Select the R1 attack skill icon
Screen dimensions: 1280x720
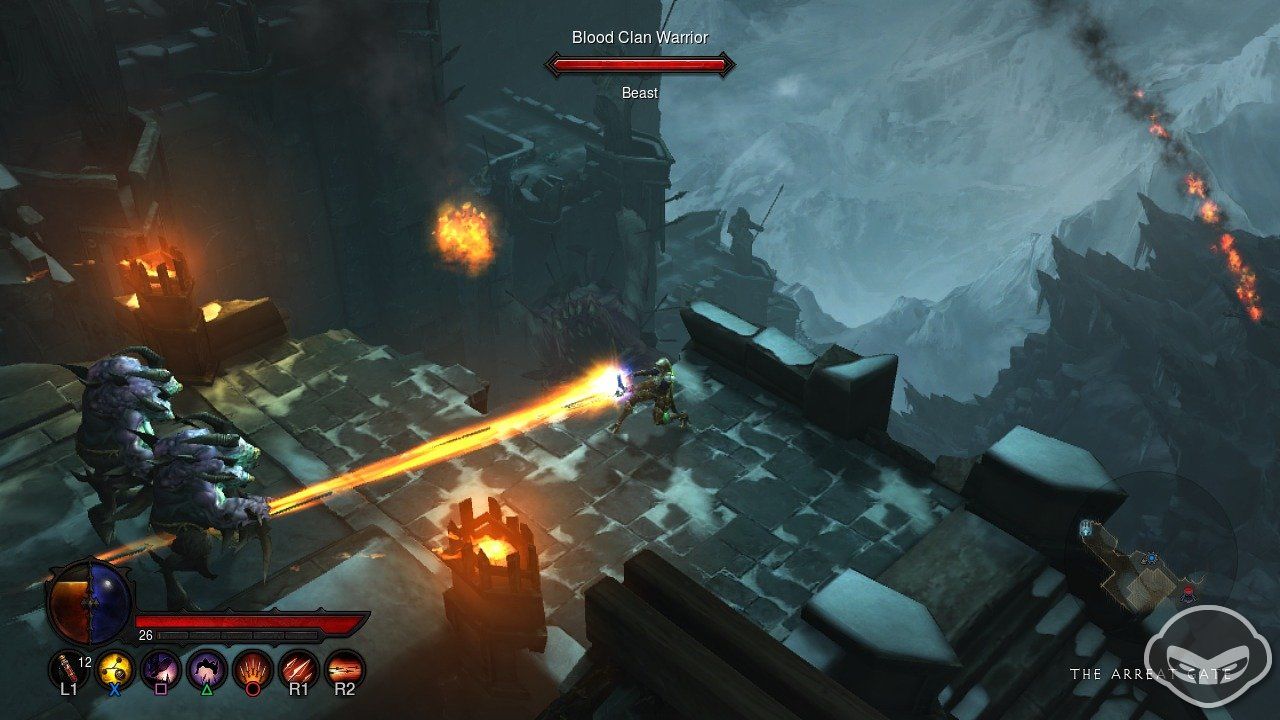(297, 667)
